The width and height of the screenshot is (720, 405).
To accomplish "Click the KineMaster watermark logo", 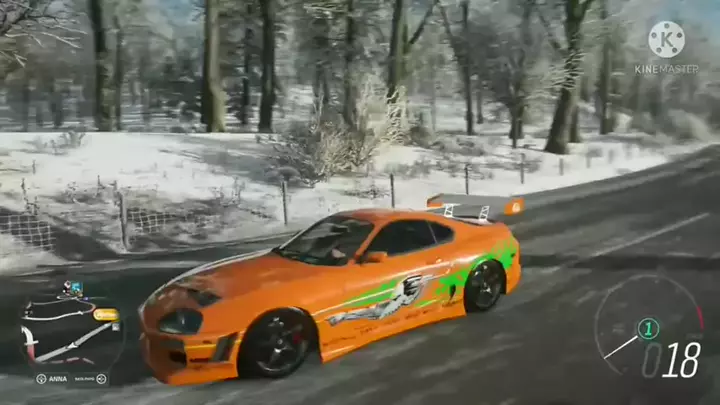I will 666,40.
